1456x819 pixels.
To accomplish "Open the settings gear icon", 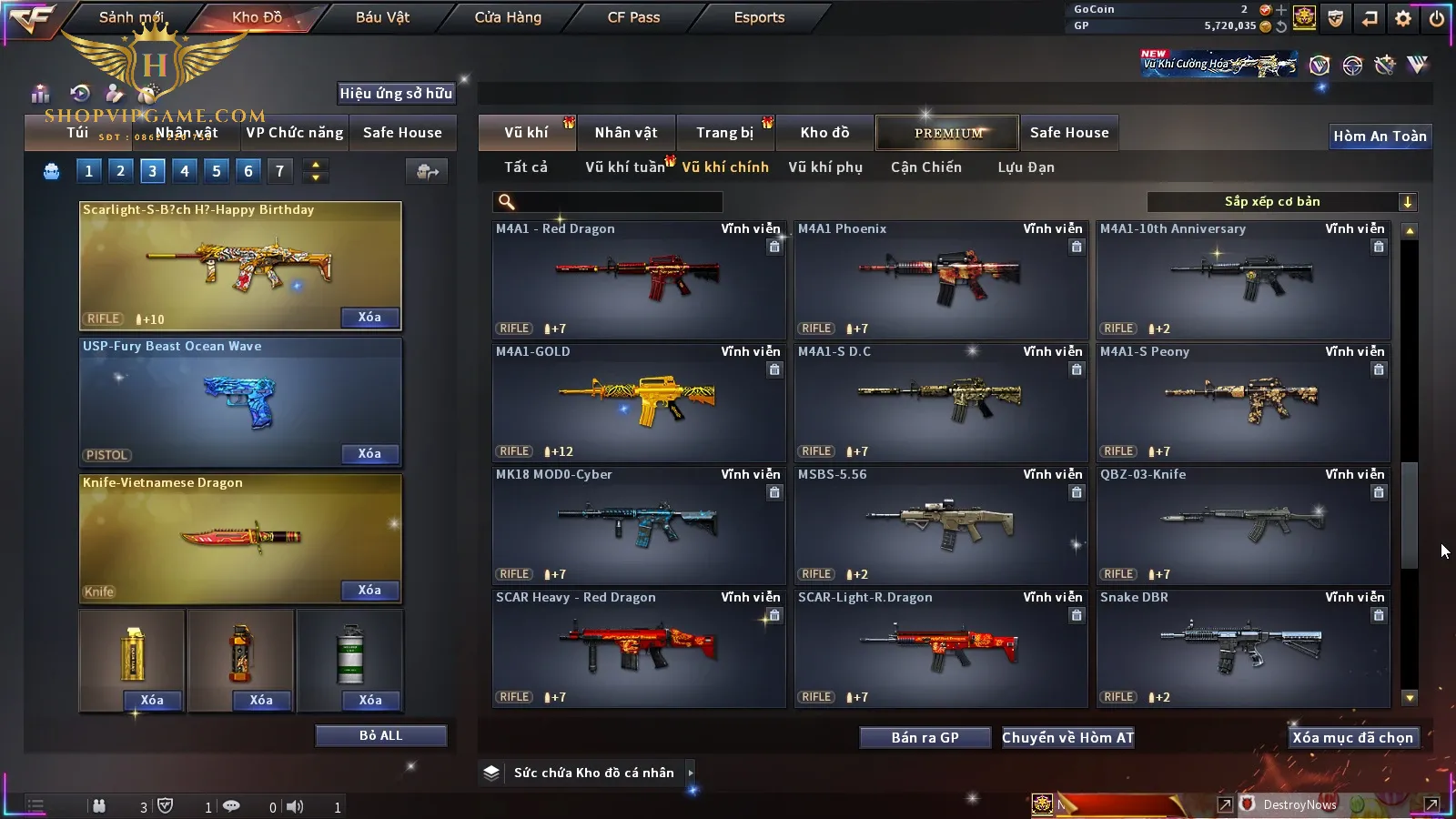I will click(x=1403, y=17).
